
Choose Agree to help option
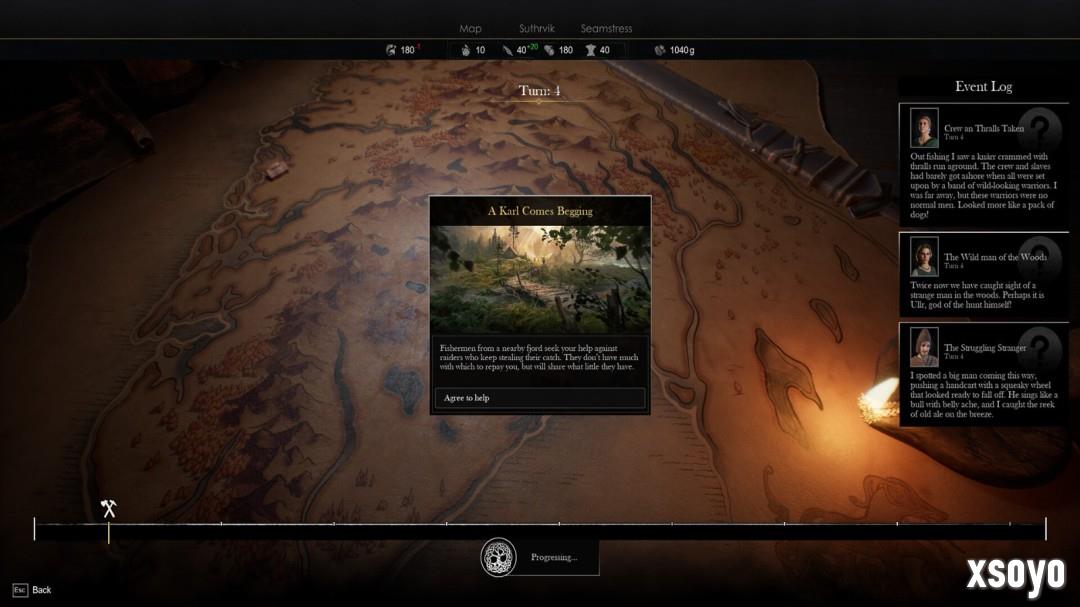540,398
